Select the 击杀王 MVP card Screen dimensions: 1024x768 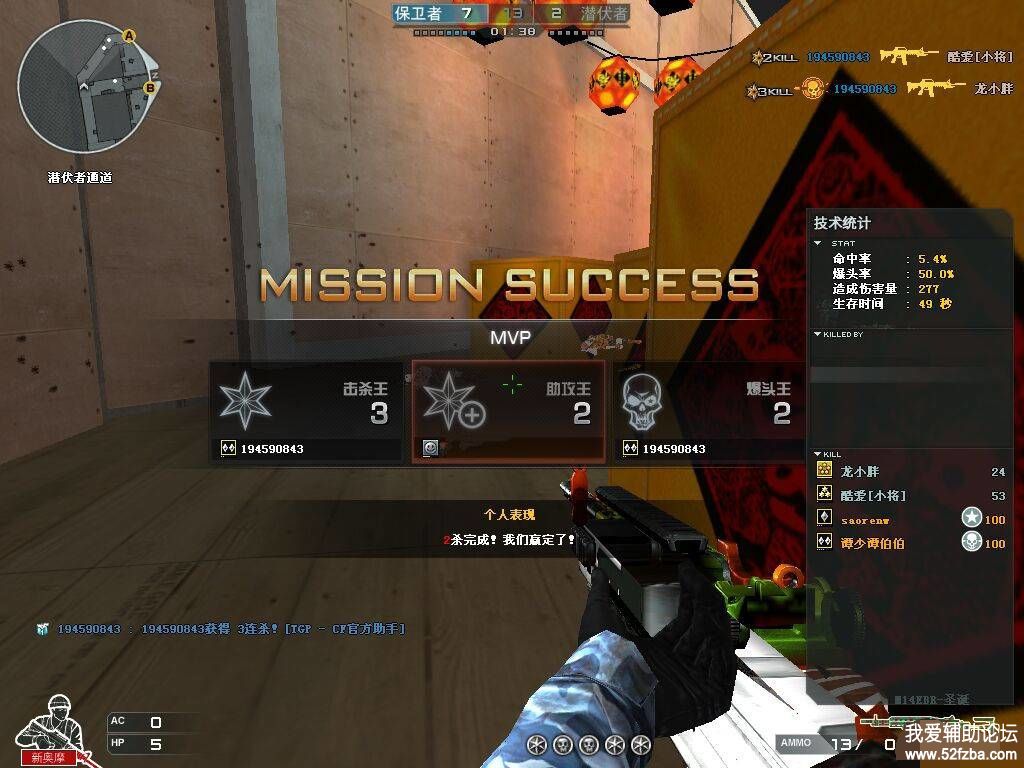tap(306, 412)
